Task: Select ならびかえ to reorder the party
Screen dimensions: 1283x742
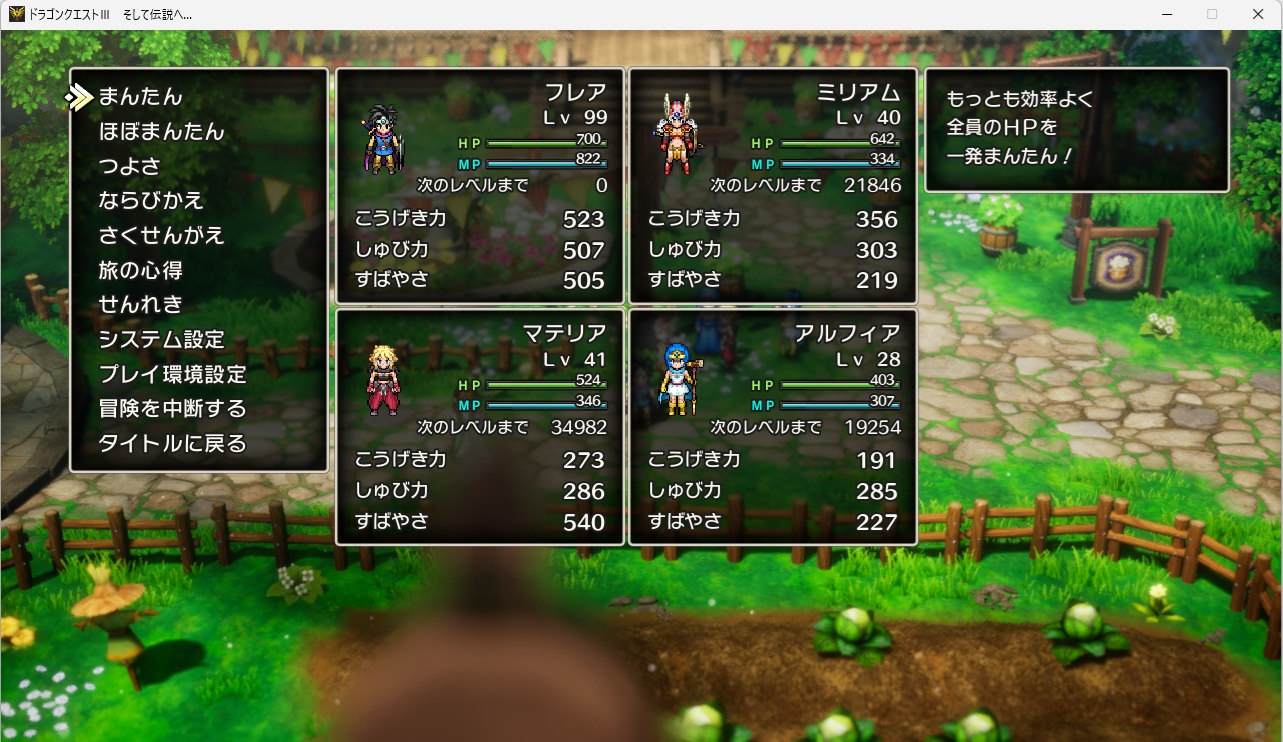Action: click(151, 201)
